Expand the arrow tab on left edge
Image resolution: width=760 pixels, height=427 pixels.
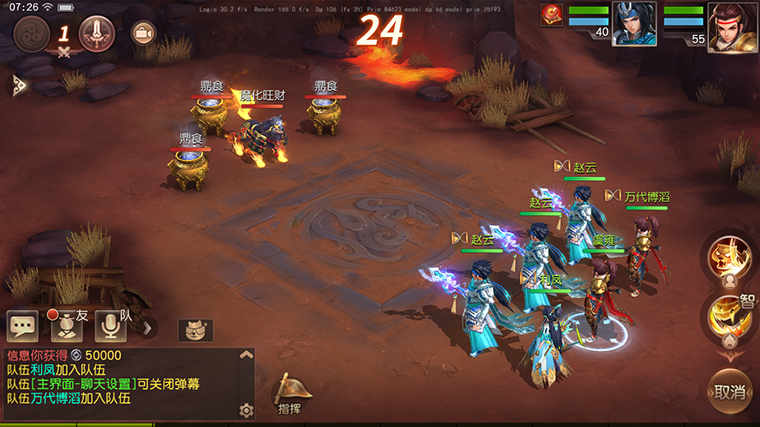pyautogui.click(x=17, y=85)
